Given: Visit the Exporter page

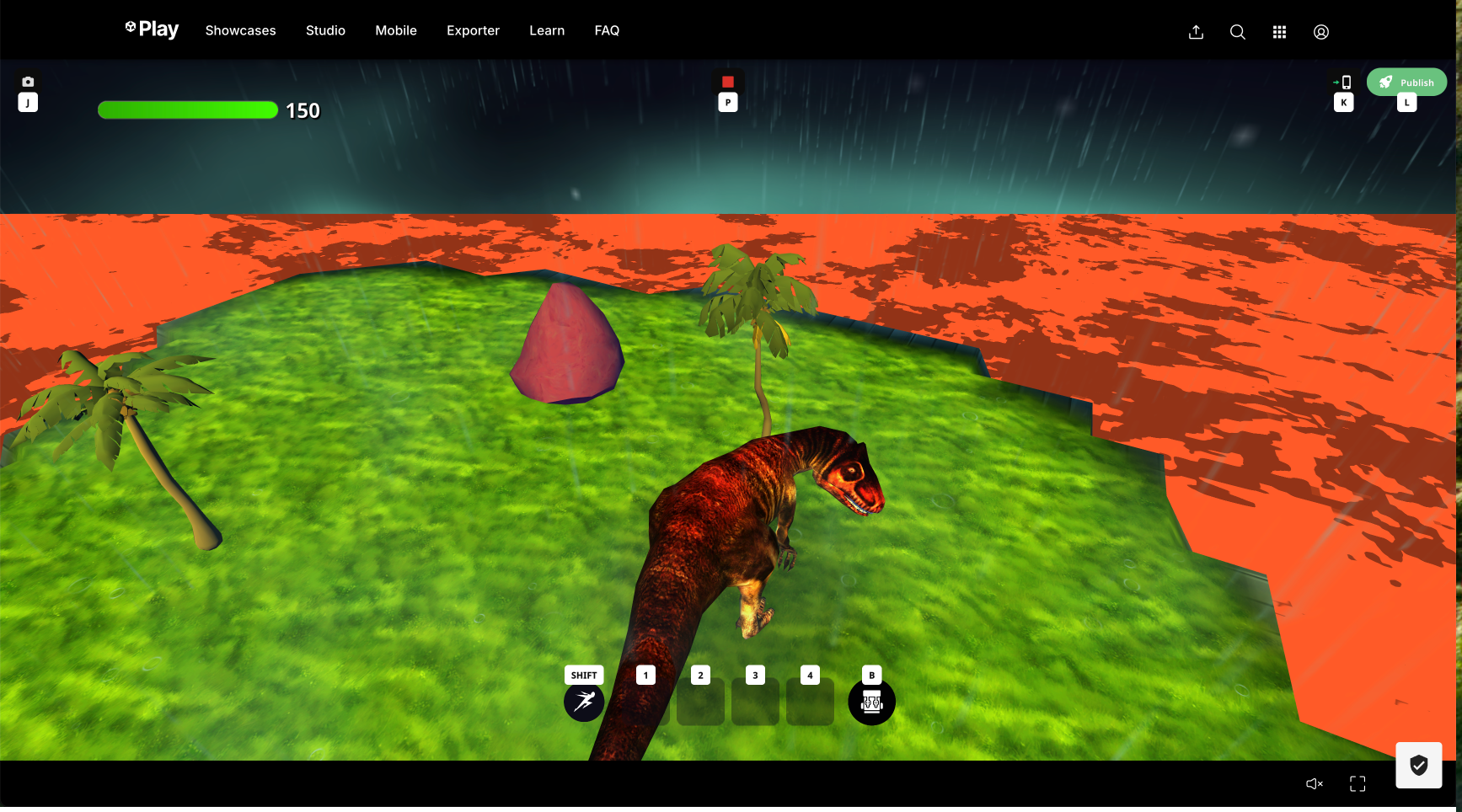Looking at the screenshot, I should [x=473, y=30].
